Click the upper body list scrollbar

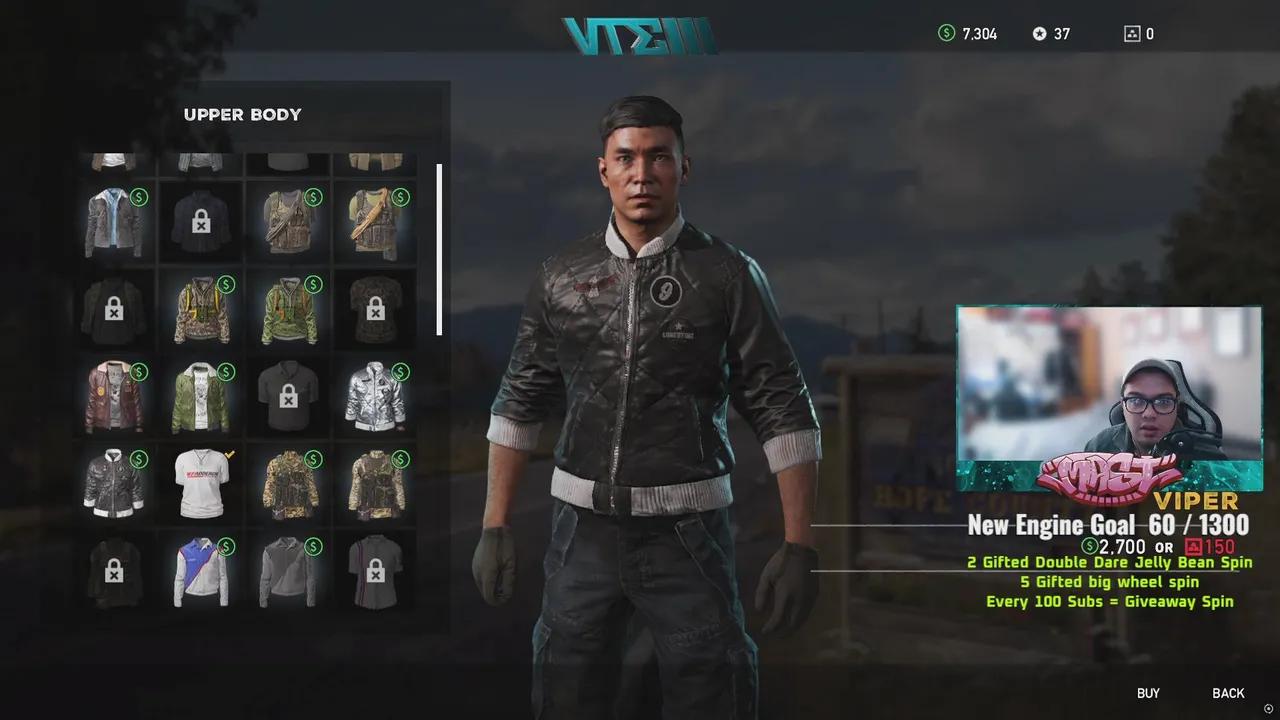(x=439, y=250)
